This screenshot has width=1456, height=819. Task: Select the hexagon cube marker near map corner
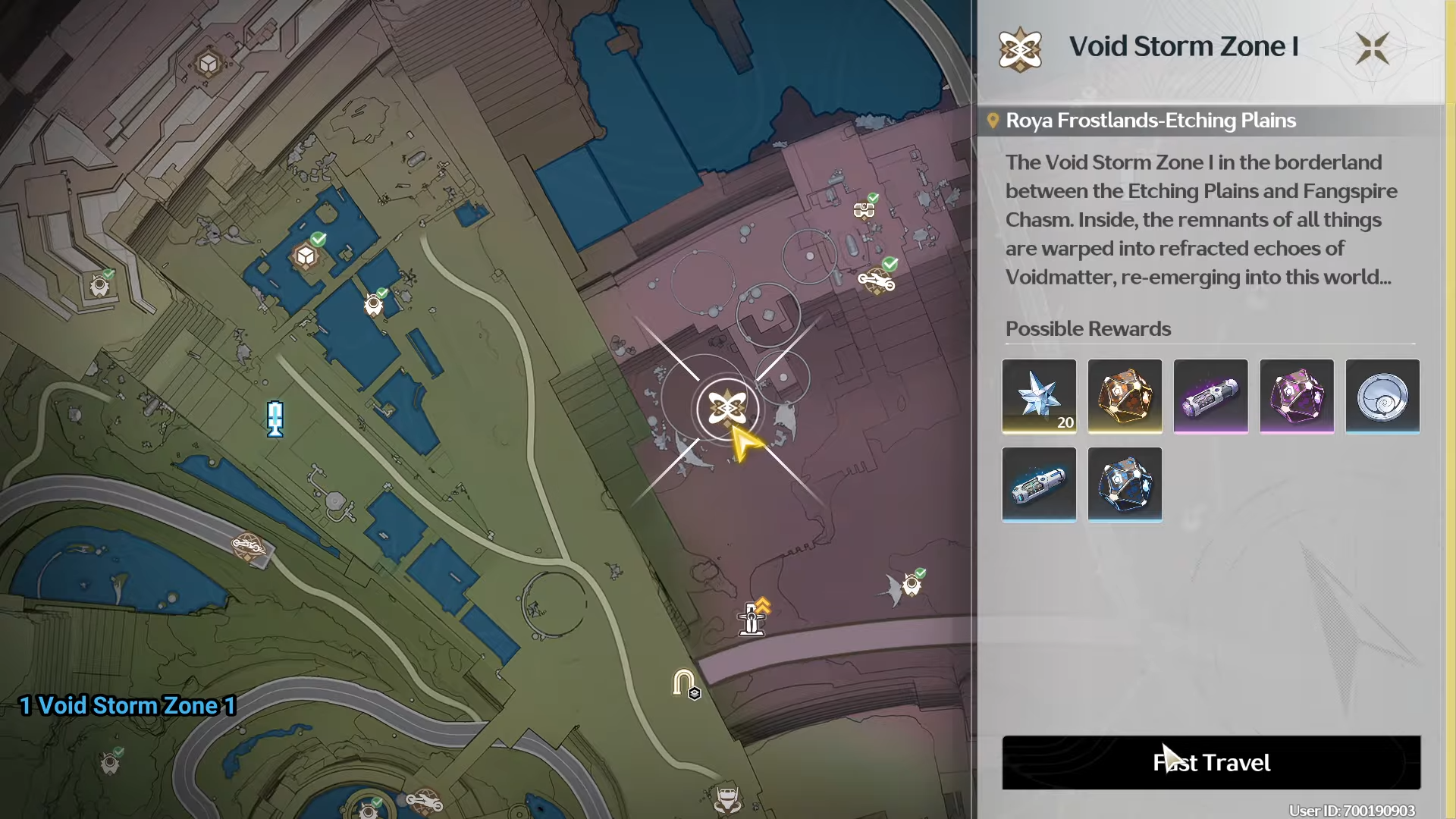(208, 64)
